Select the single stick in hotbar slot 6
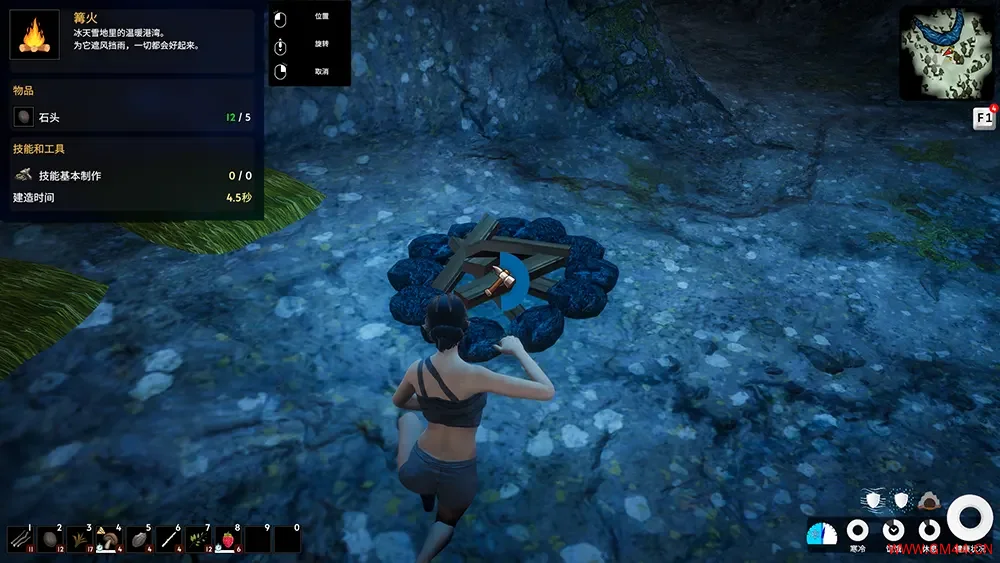 pos(169,539)
